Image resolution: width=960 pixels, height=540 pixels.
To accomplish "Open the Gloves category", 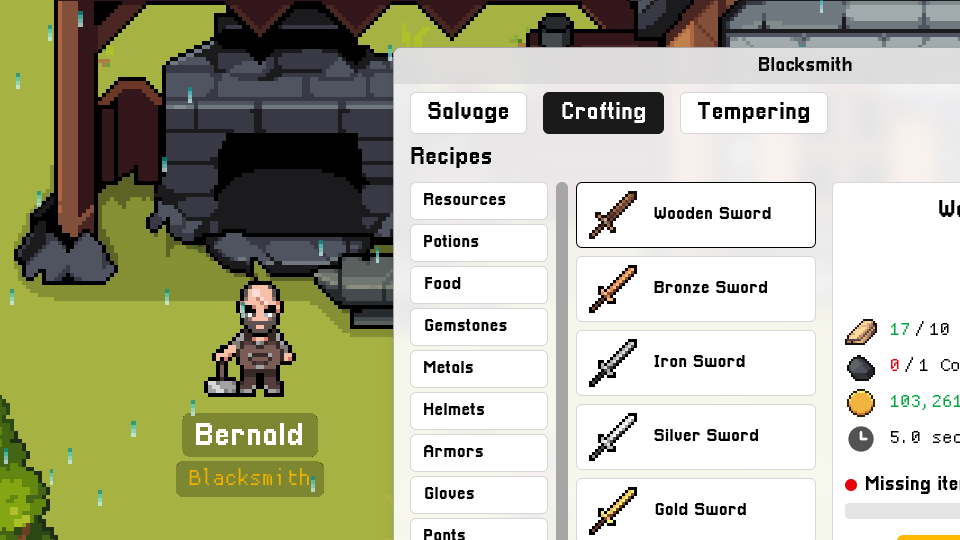I will point(478,494).
